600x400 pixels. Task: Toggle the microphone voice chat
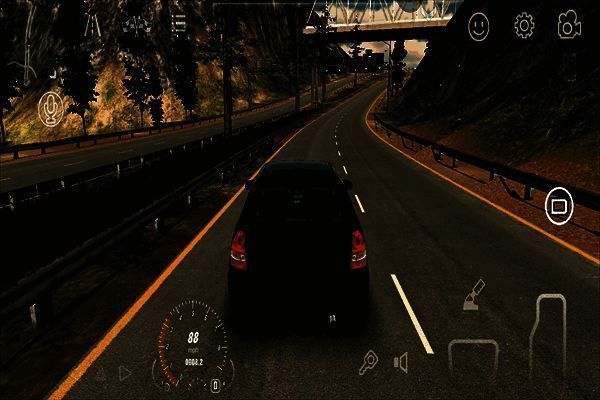[50, 109]
